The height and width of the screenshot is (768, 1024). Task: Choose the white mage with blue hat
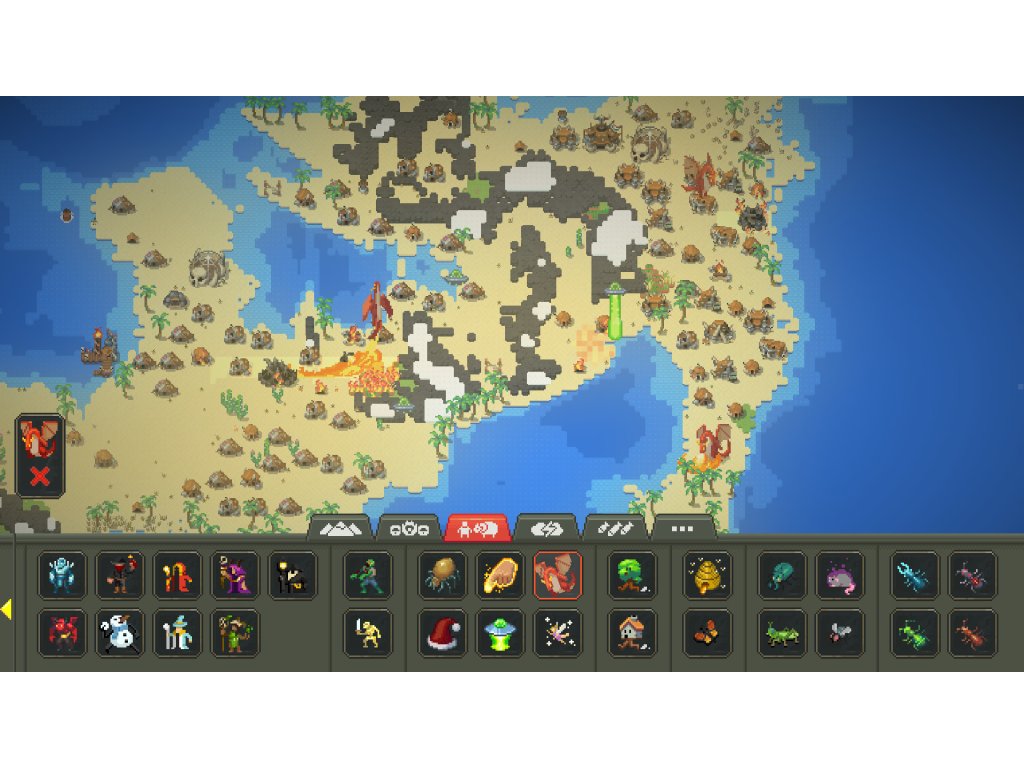coord(178,633)
